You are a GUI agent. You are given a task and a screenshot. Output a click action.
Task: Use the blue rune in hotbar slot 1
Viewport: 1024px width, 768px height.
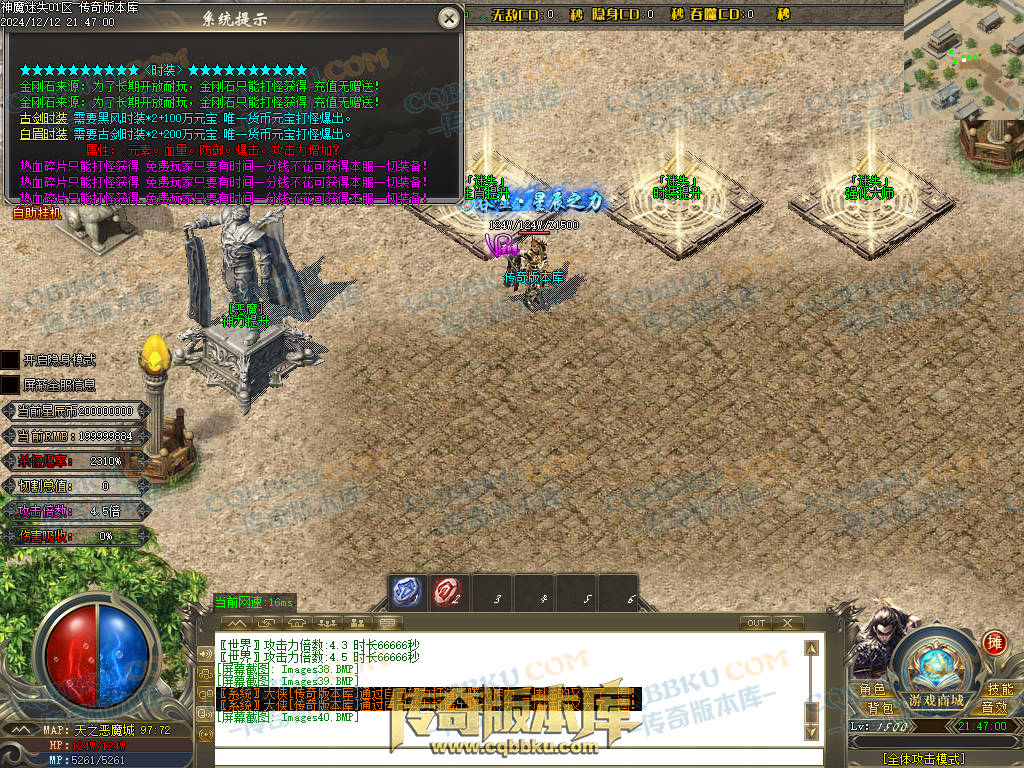405,592
